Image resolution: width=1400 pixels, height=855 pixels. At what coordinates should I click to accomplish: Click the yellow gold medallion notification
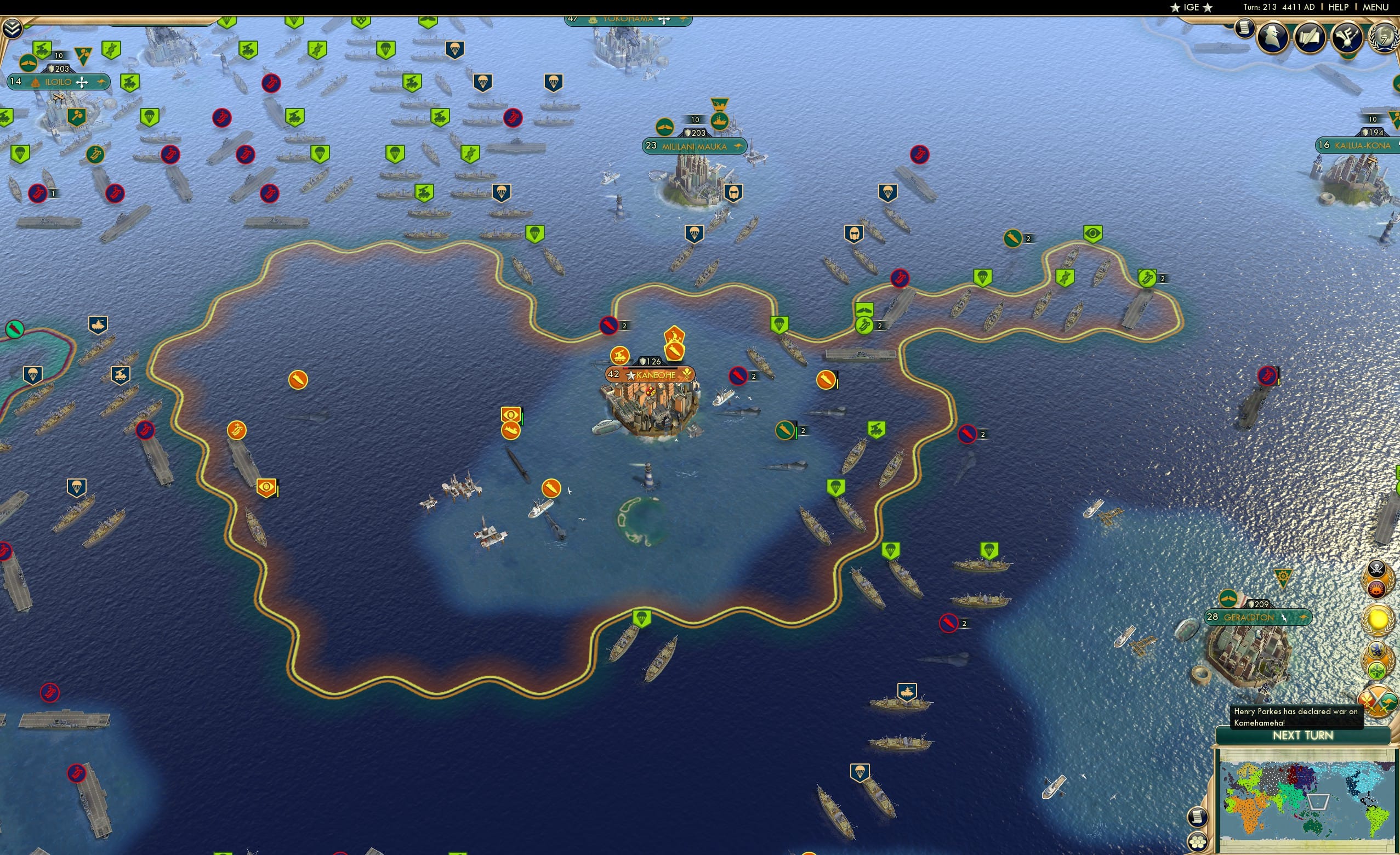click(1378, 619)
